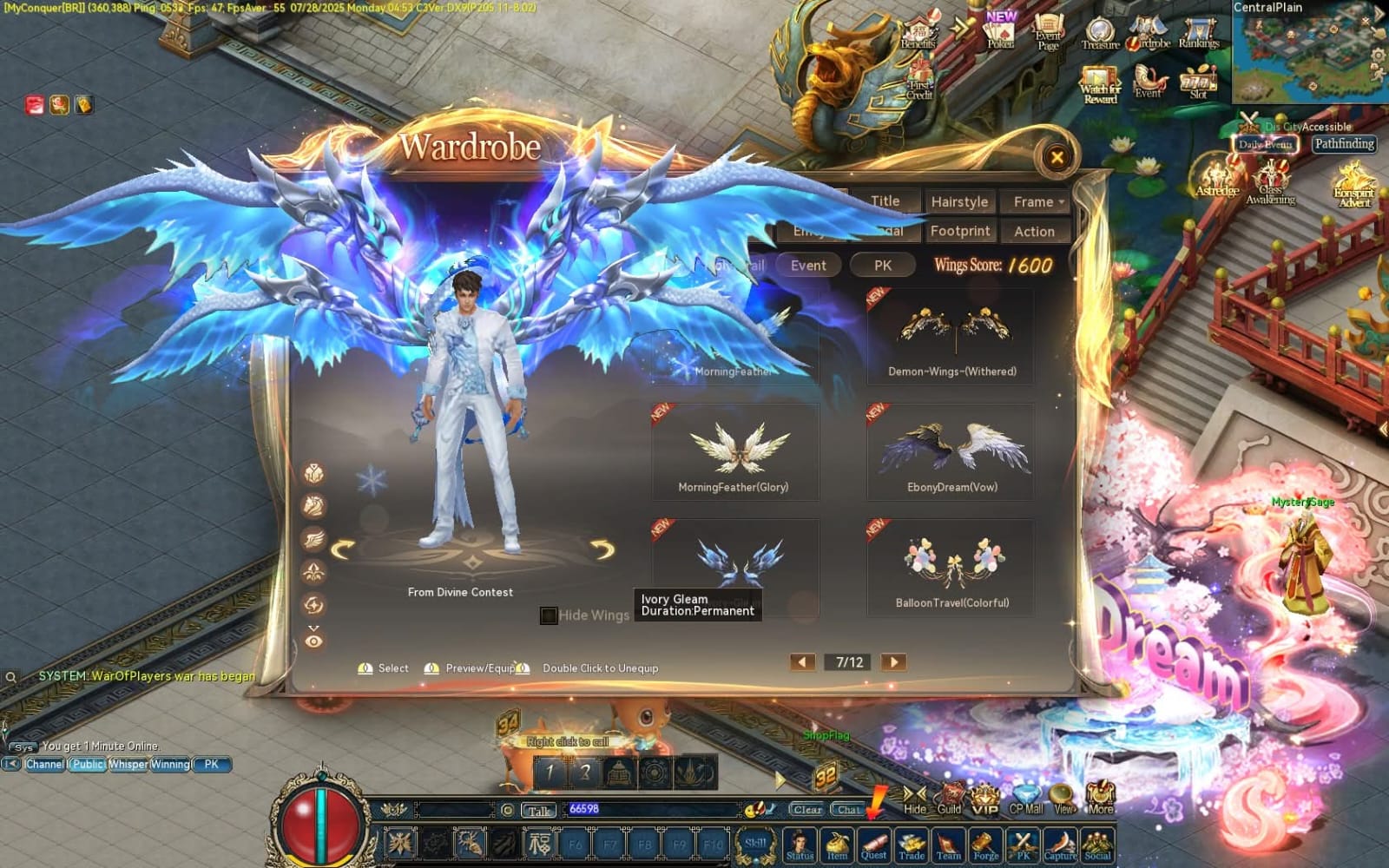This screenshot has height=868, width=1389.
Task: Choose Demon-Wings-(Withered) wings
Action: (x=951, y=335)
